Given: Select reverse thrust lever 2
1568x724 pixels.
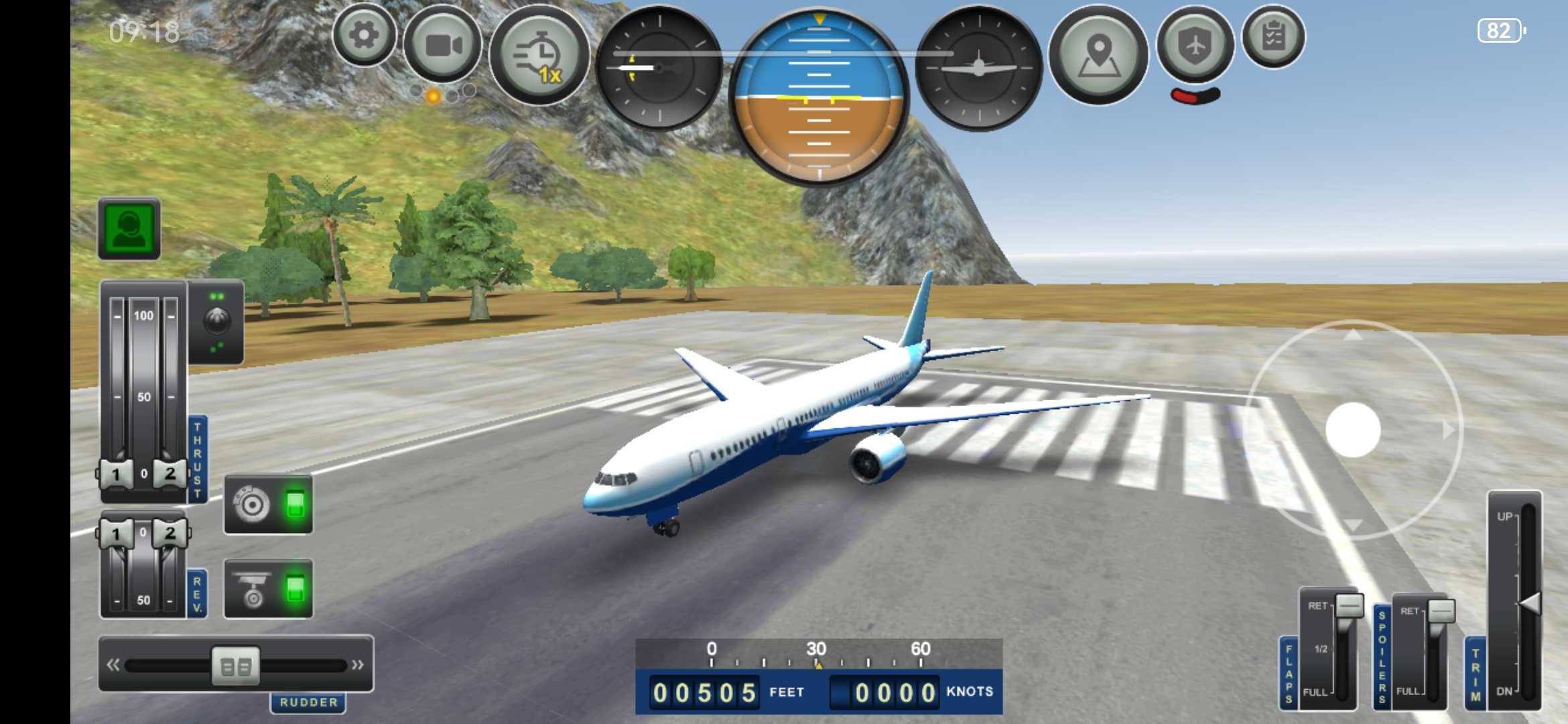Looking at the screenshot, I should [x=170, y=534].
